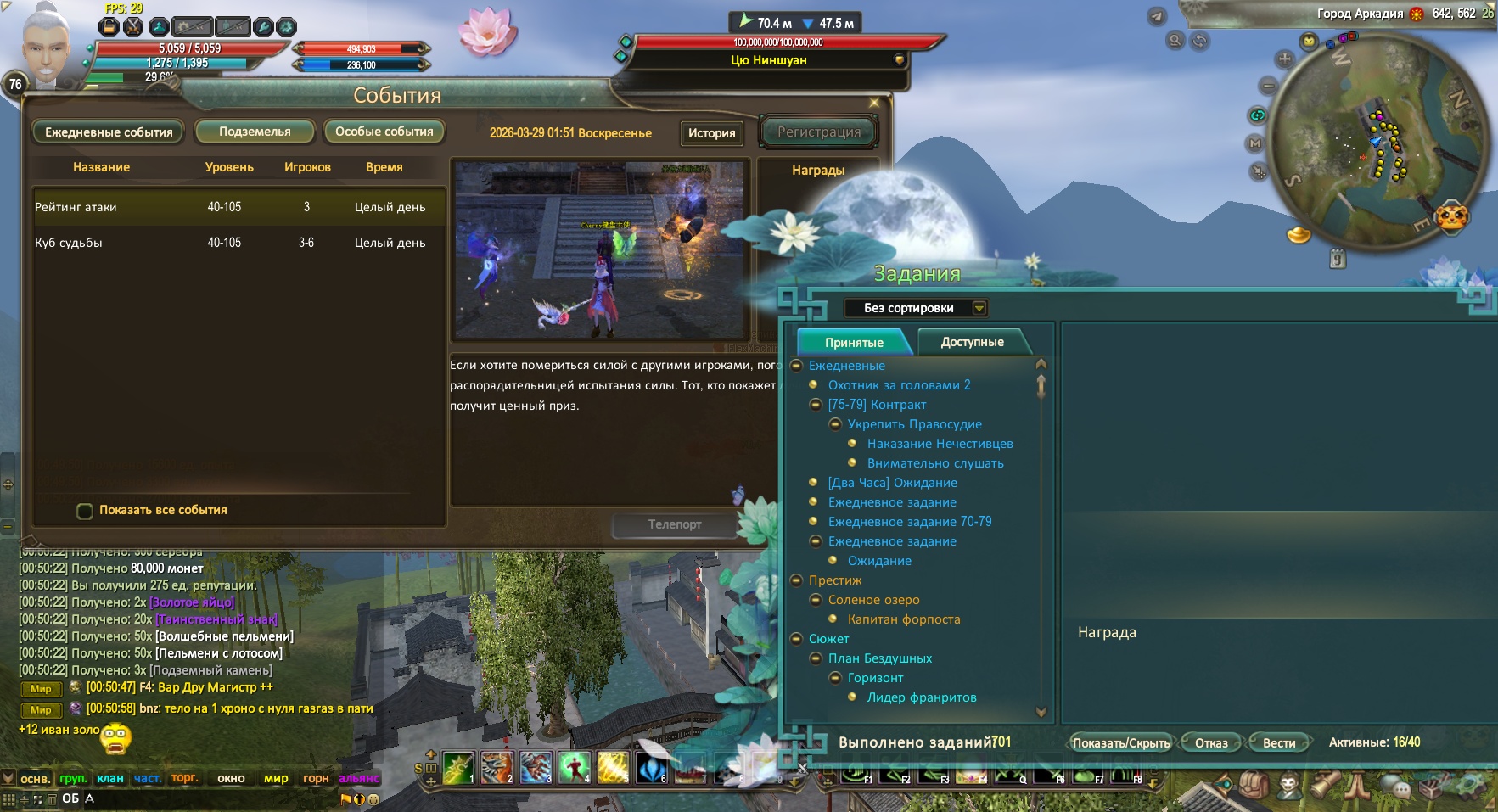Screen dimensions: 1498x812
Task: Collapse the Ежедневные quest category
Action: click(x=796, y=366)
